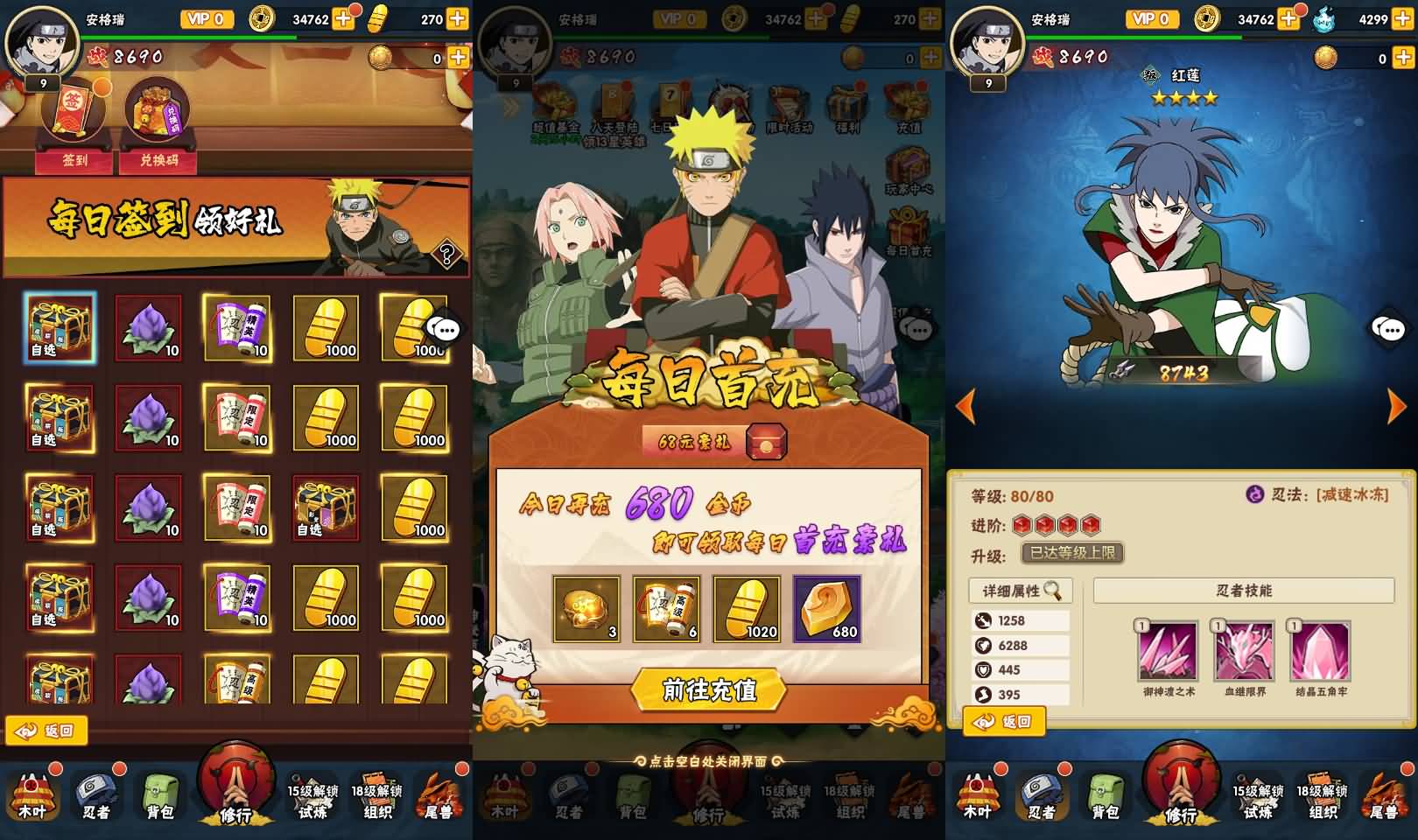The image size is (1418, 840).
Task: Inspect the 680 gold ingot reward
Action: (x=826, y=608)
